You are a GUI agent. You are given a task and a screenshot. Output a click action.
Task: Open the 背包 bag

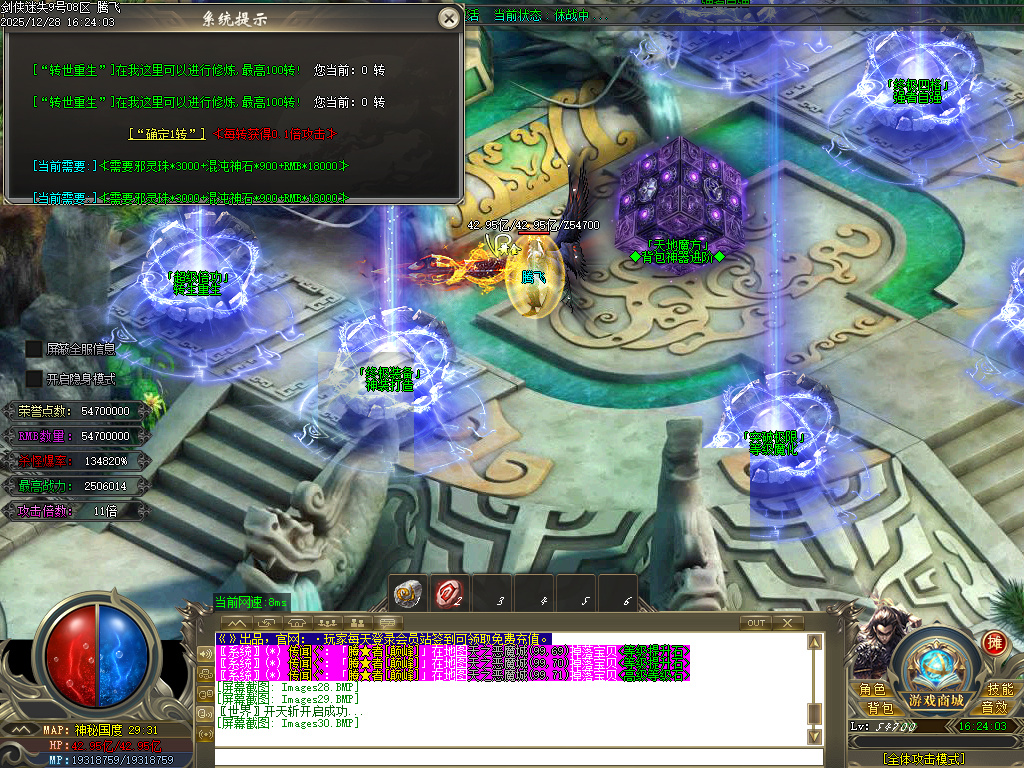(880, 708)
